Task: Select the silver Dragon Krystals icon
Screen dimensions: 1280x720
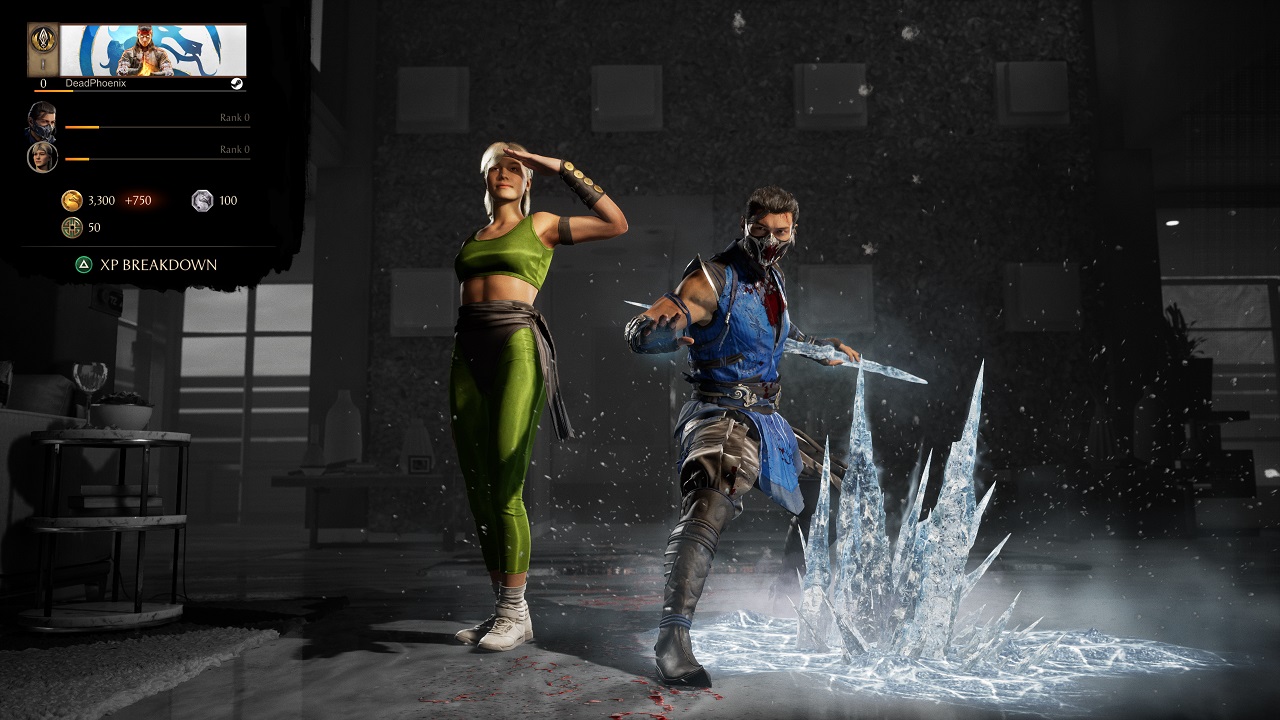Action: (x=201, y=199)
